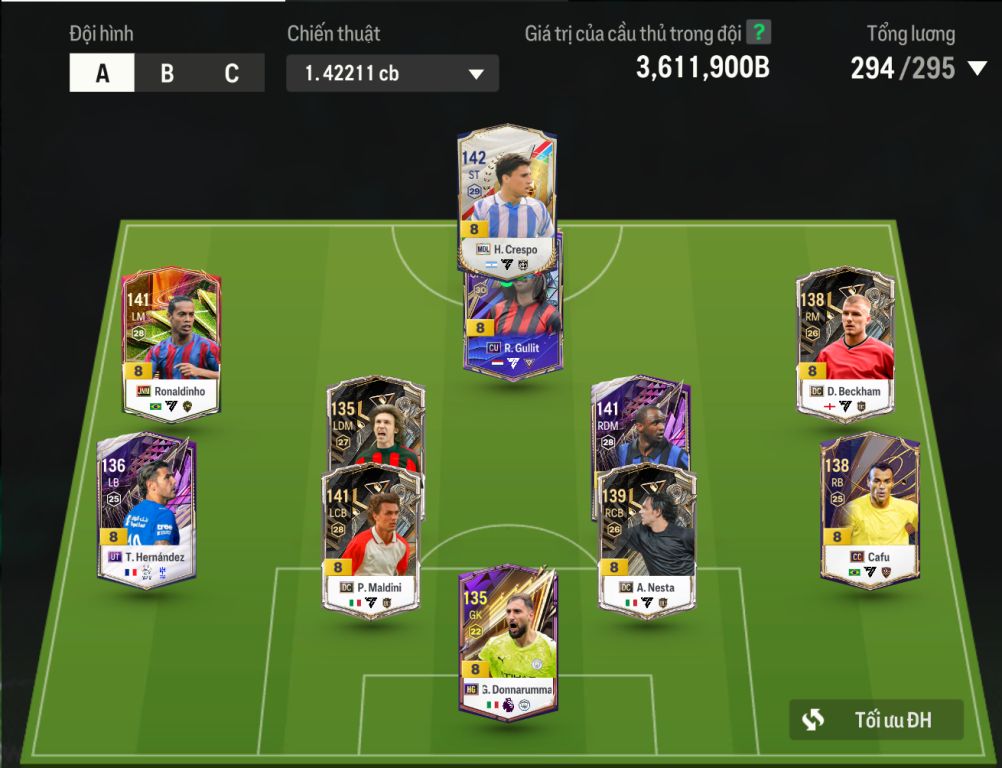Switch to squad tab C
This screenshot has height=768, width=1002.
pos(232,73)
